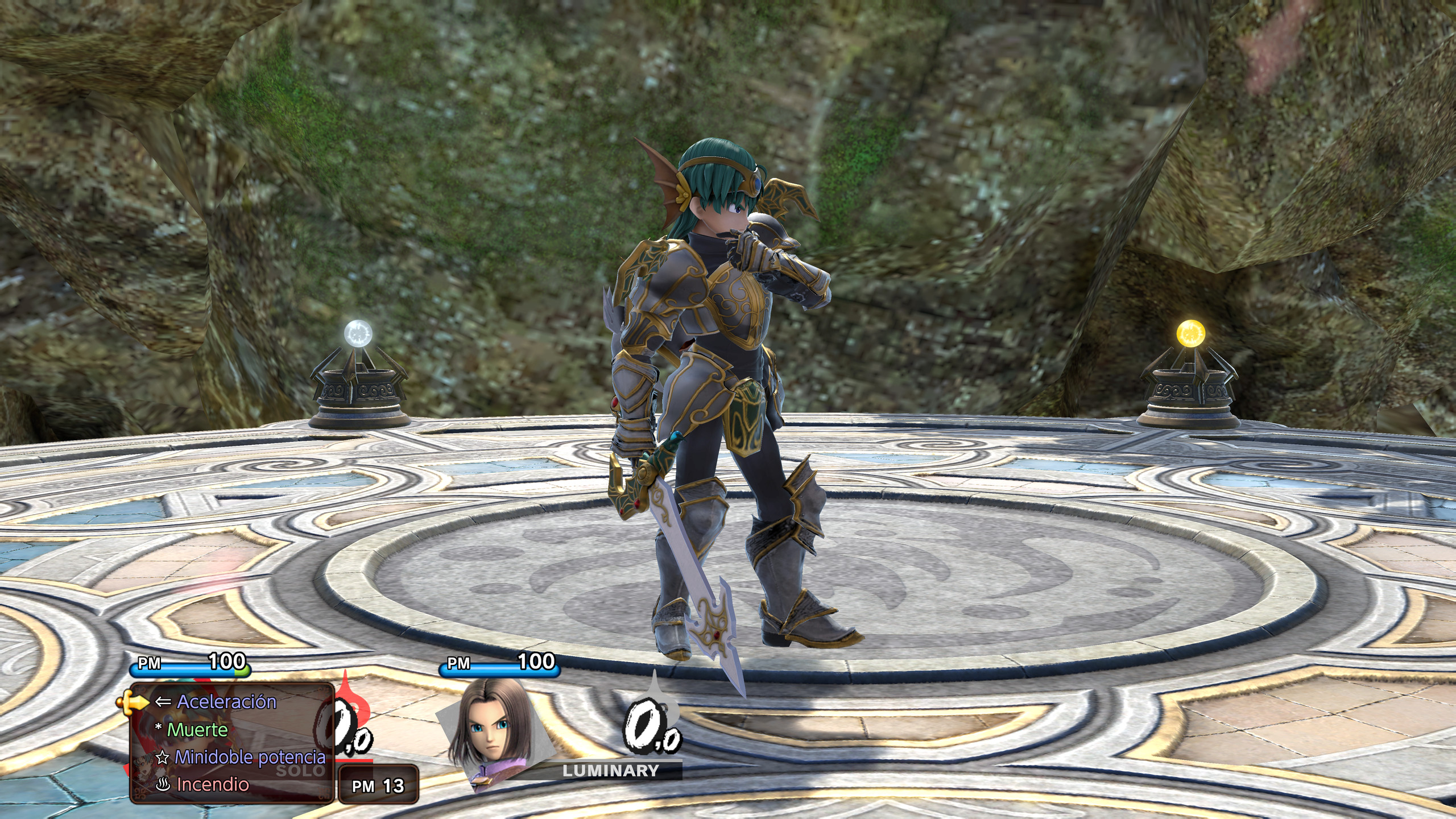1456x819 pixels.
Task: Select the Aceleración spell entry
Action: pyautogui.click(x=226, y=702)
